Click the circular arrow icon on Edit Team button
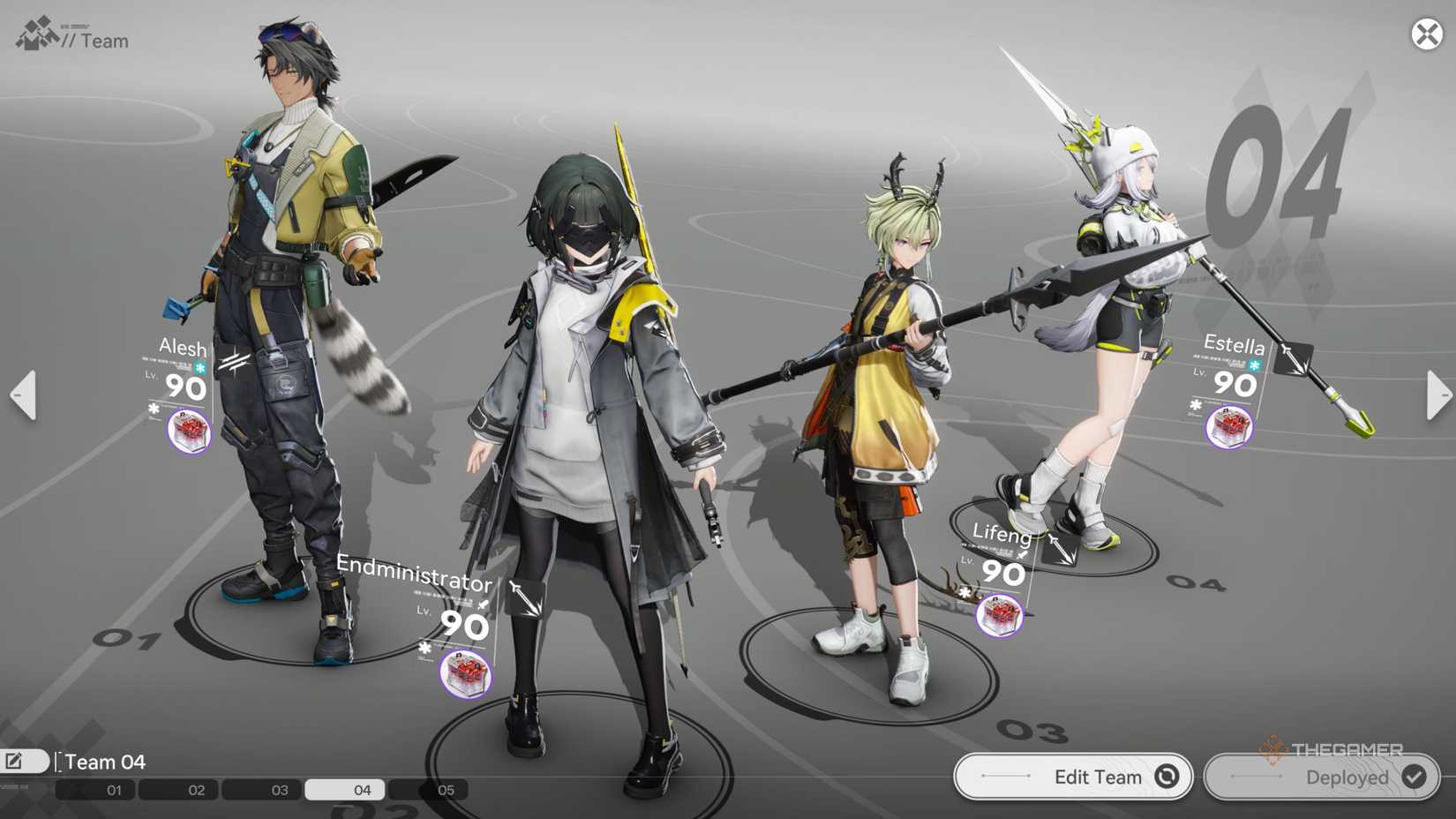Image resolution: width=1456 pixels, height=819 pixels. point(1167,778)
